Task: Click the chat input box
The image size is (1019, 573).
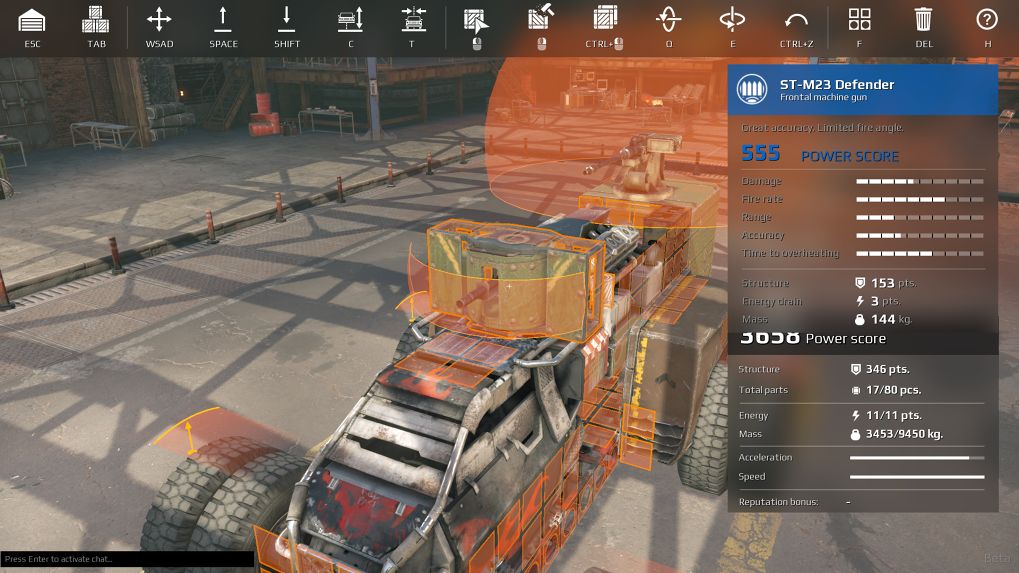Action: coord(127,559)
